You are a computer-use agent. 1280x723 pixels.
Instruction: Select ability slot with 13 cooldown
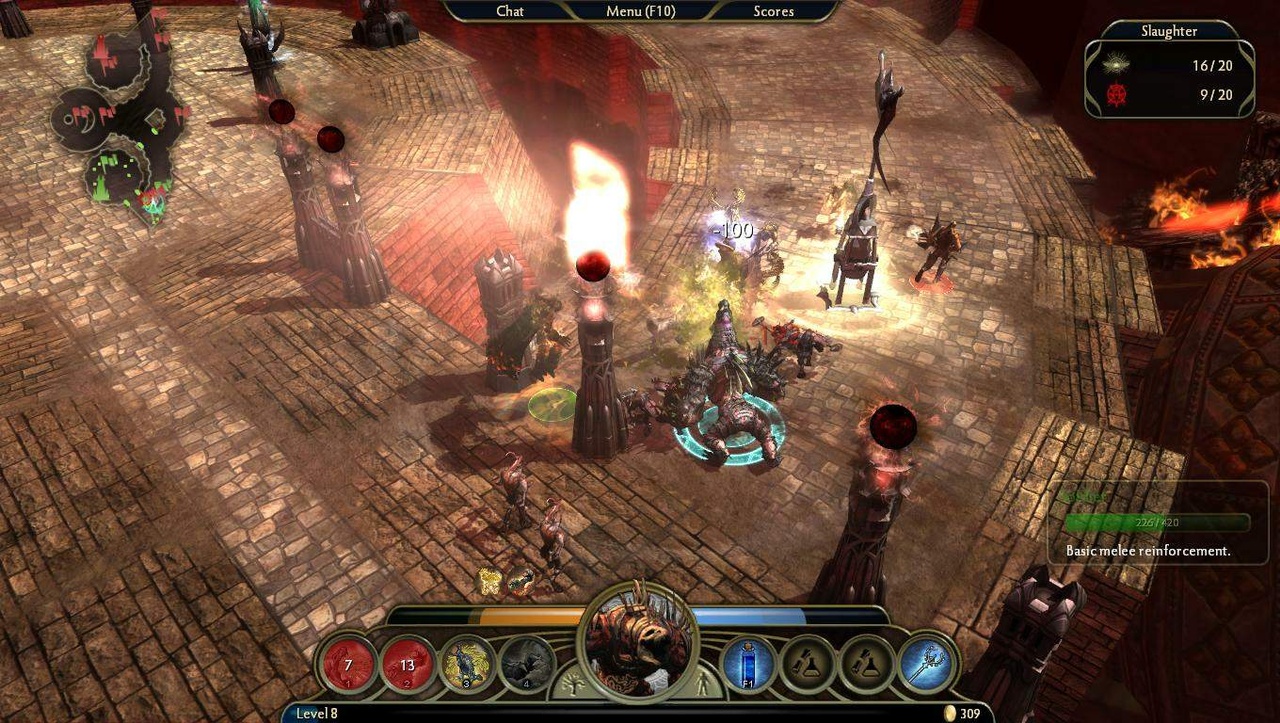(407, 664)
